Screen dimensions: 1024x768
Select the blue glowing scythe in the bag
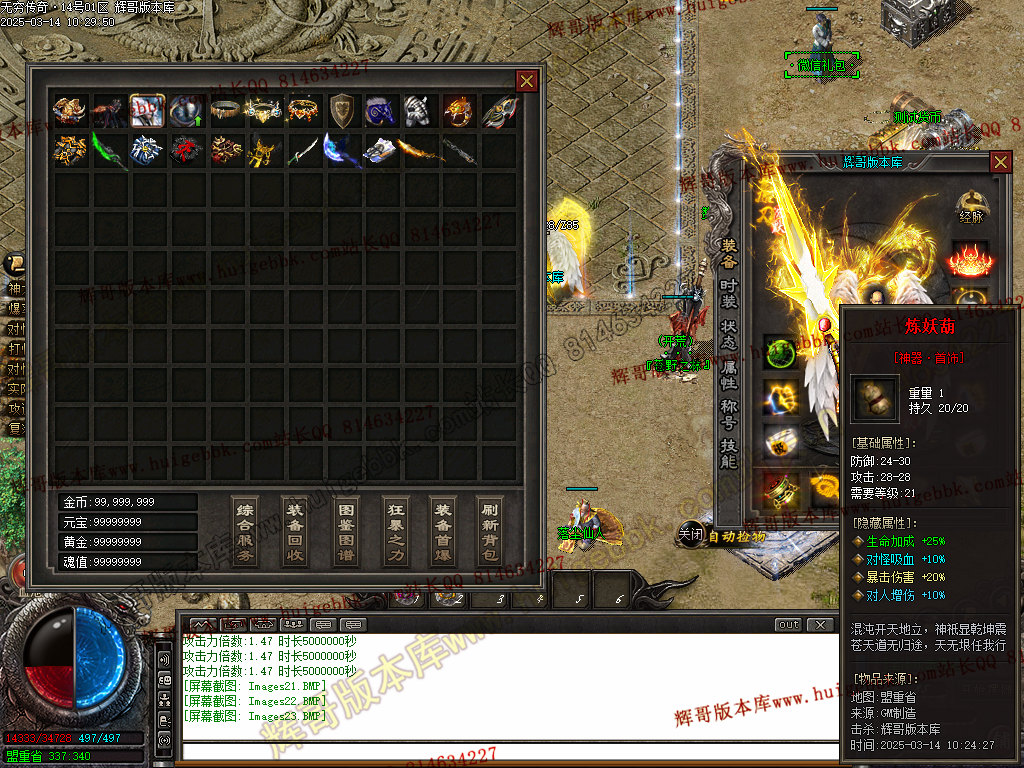point(342,150)
